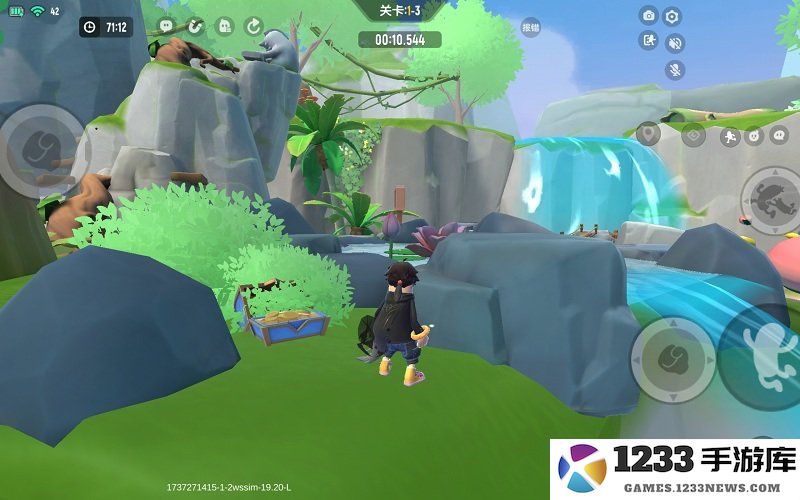This screenshot has height=500, width=800.
Task: Open the chat bubble icon in top bar
Action: pos(165,26)
